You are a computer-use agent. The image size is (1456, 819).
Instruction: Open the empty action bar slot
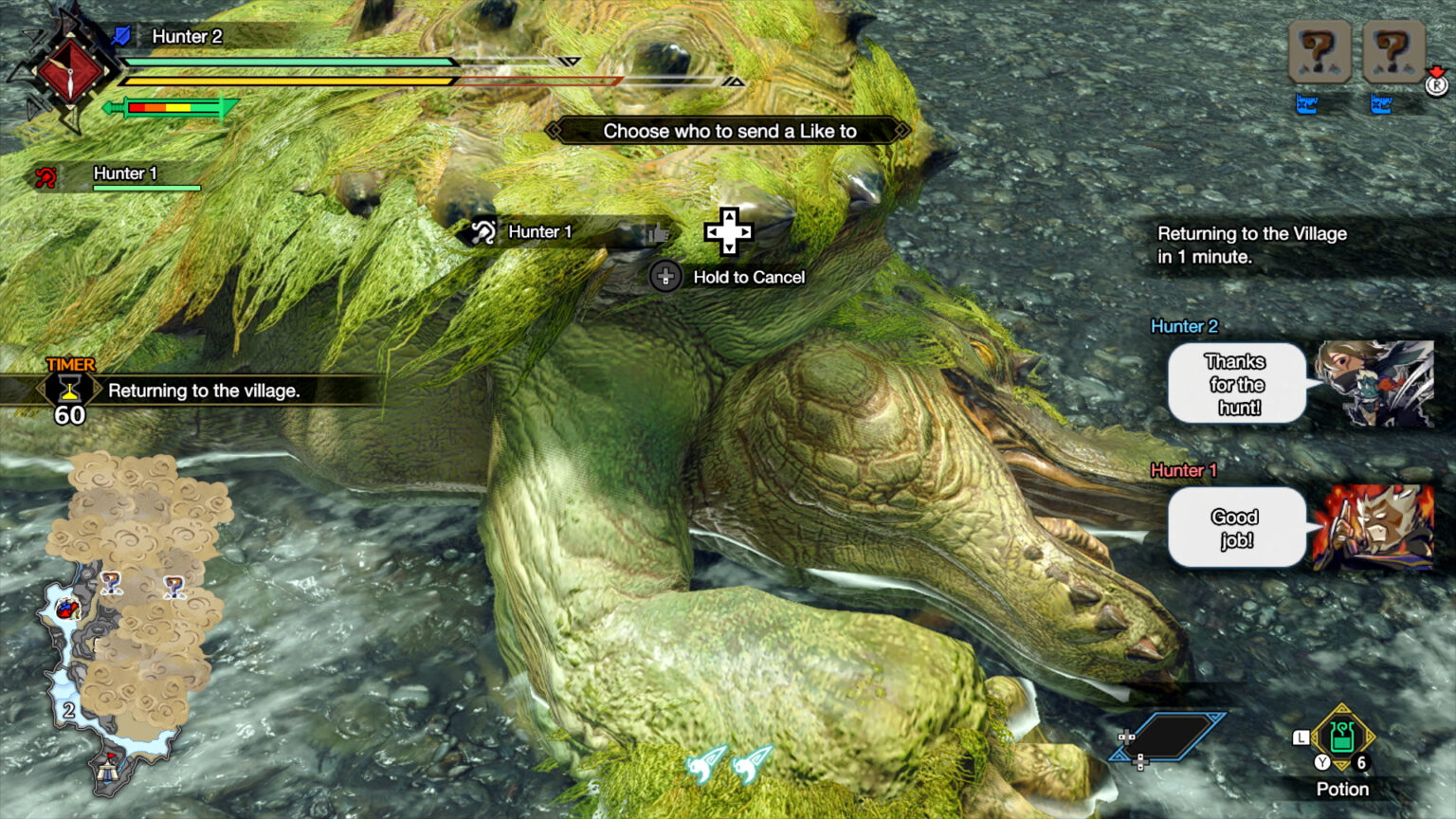1169,737
